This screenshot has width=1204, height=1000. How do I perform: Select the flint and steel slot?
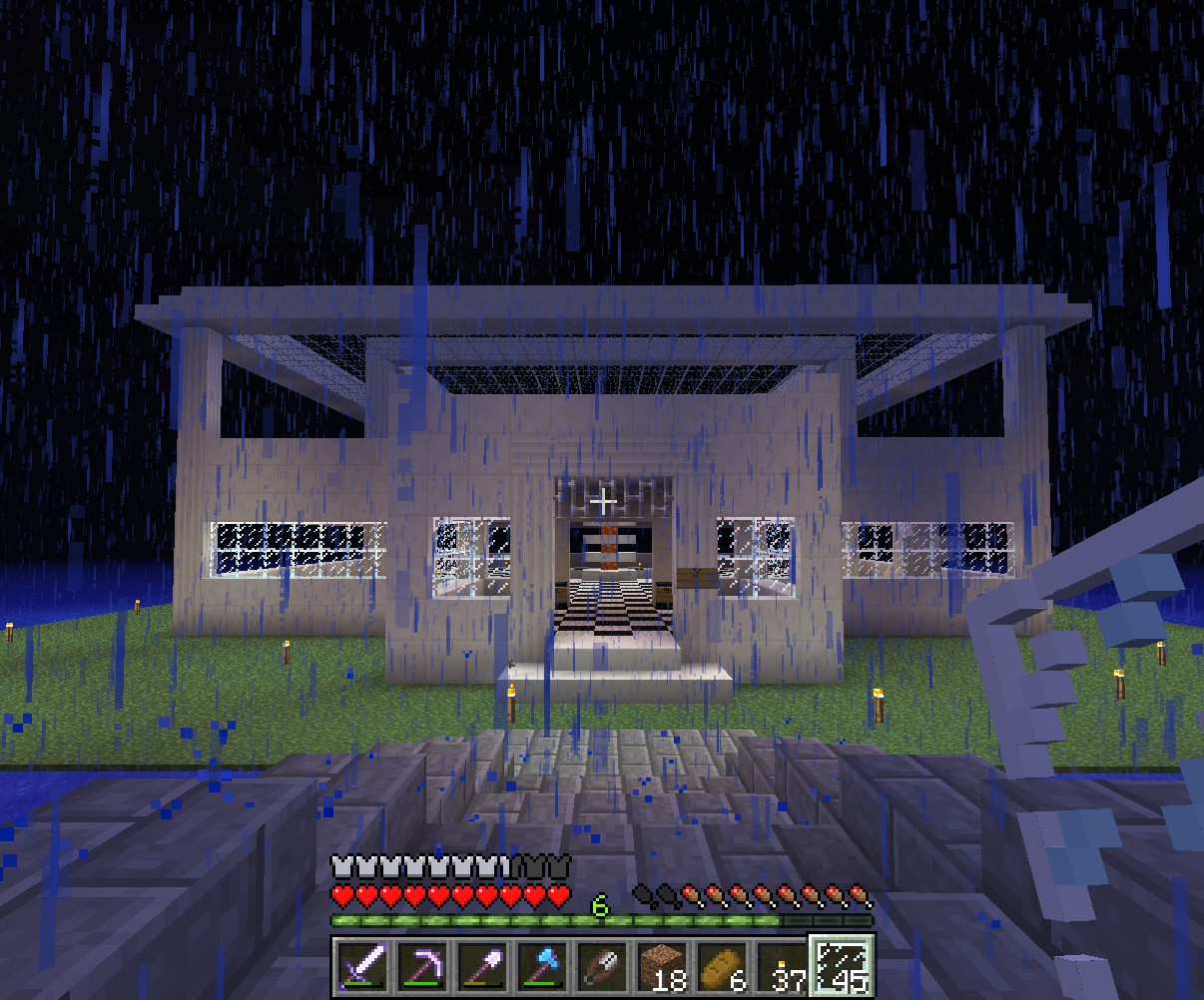click(x=602, y=966)
